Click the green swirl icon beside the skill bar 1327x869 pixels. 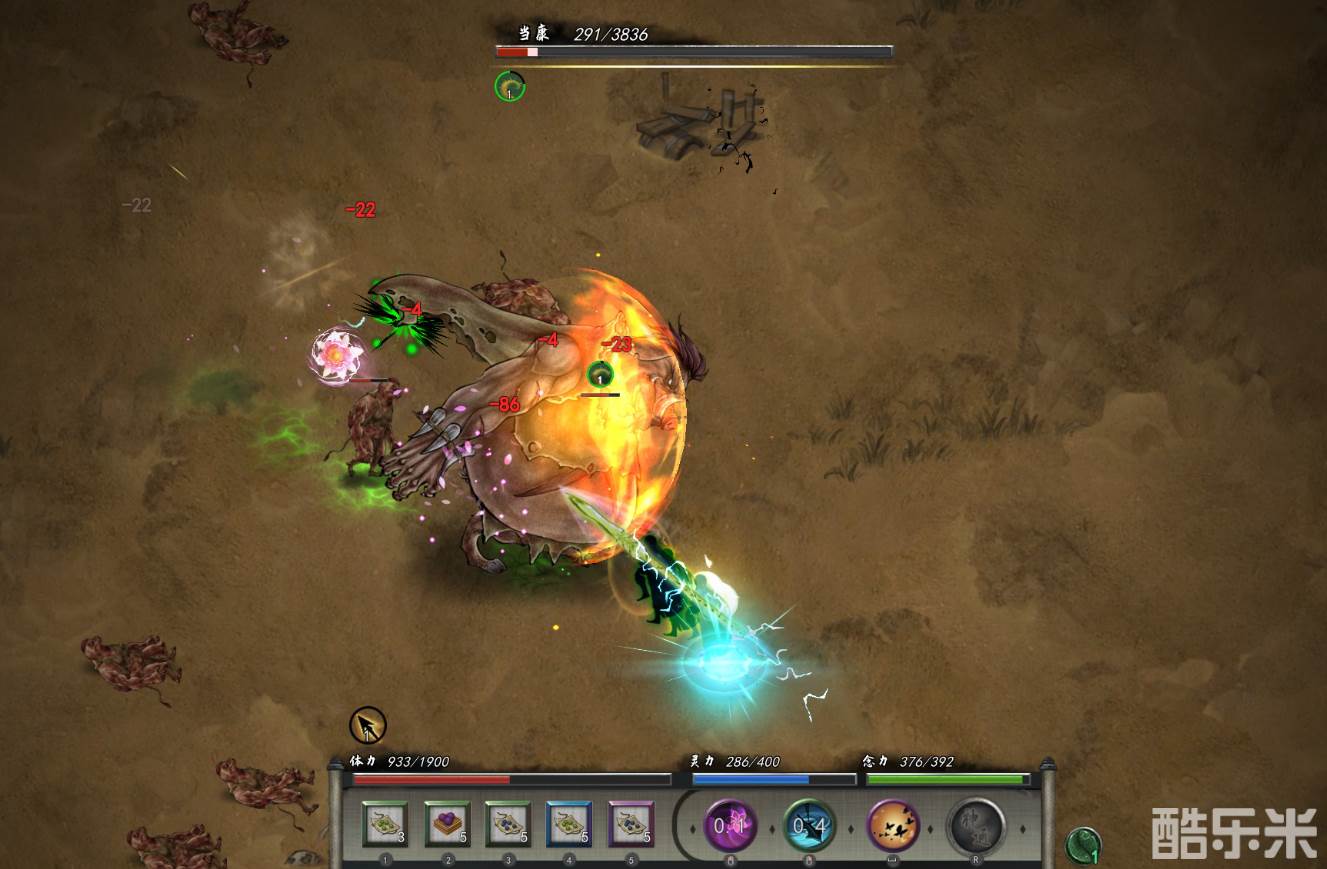(1084, 846)
